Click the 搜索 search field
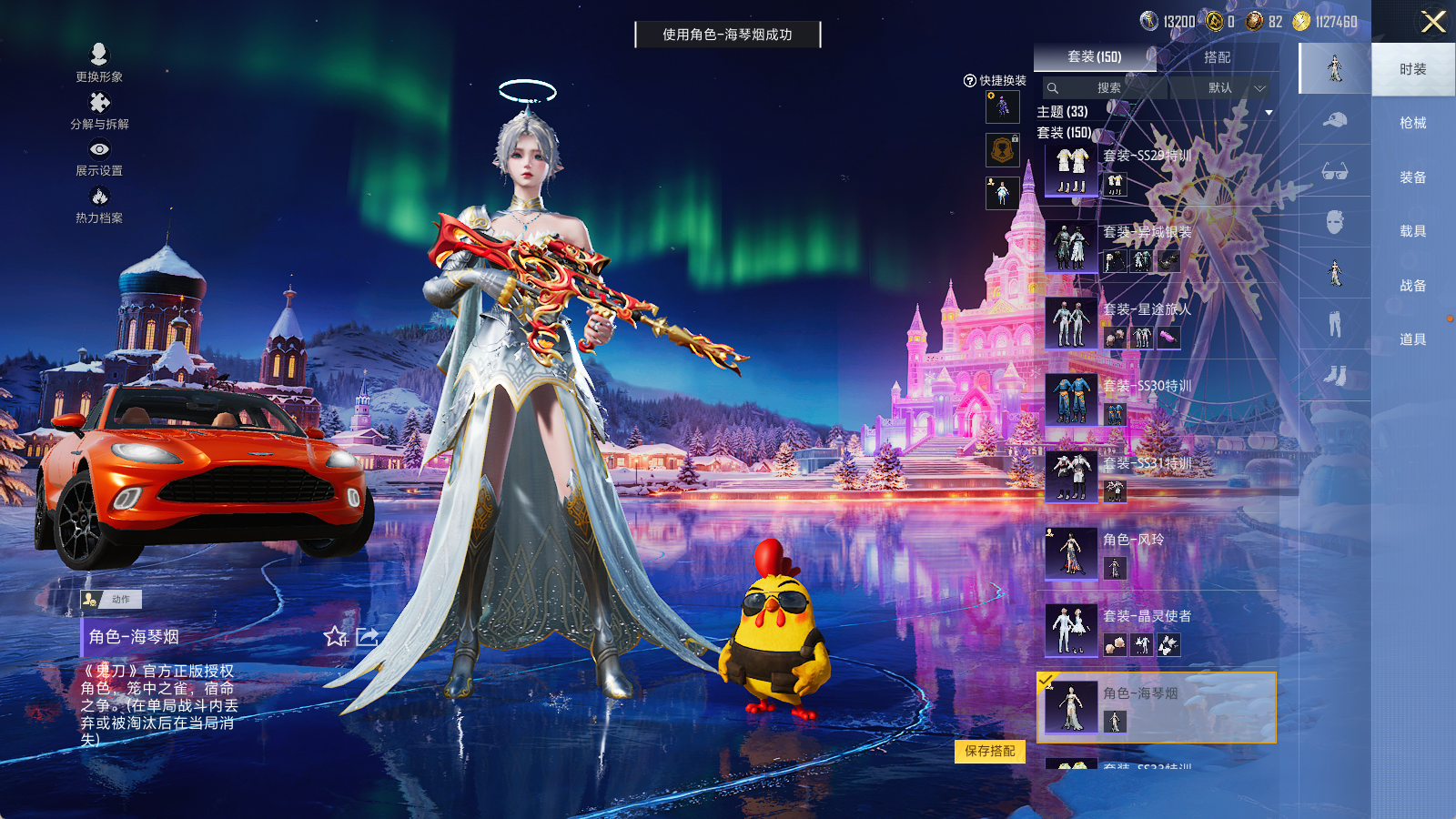1456x819 pixels. 1106,88
